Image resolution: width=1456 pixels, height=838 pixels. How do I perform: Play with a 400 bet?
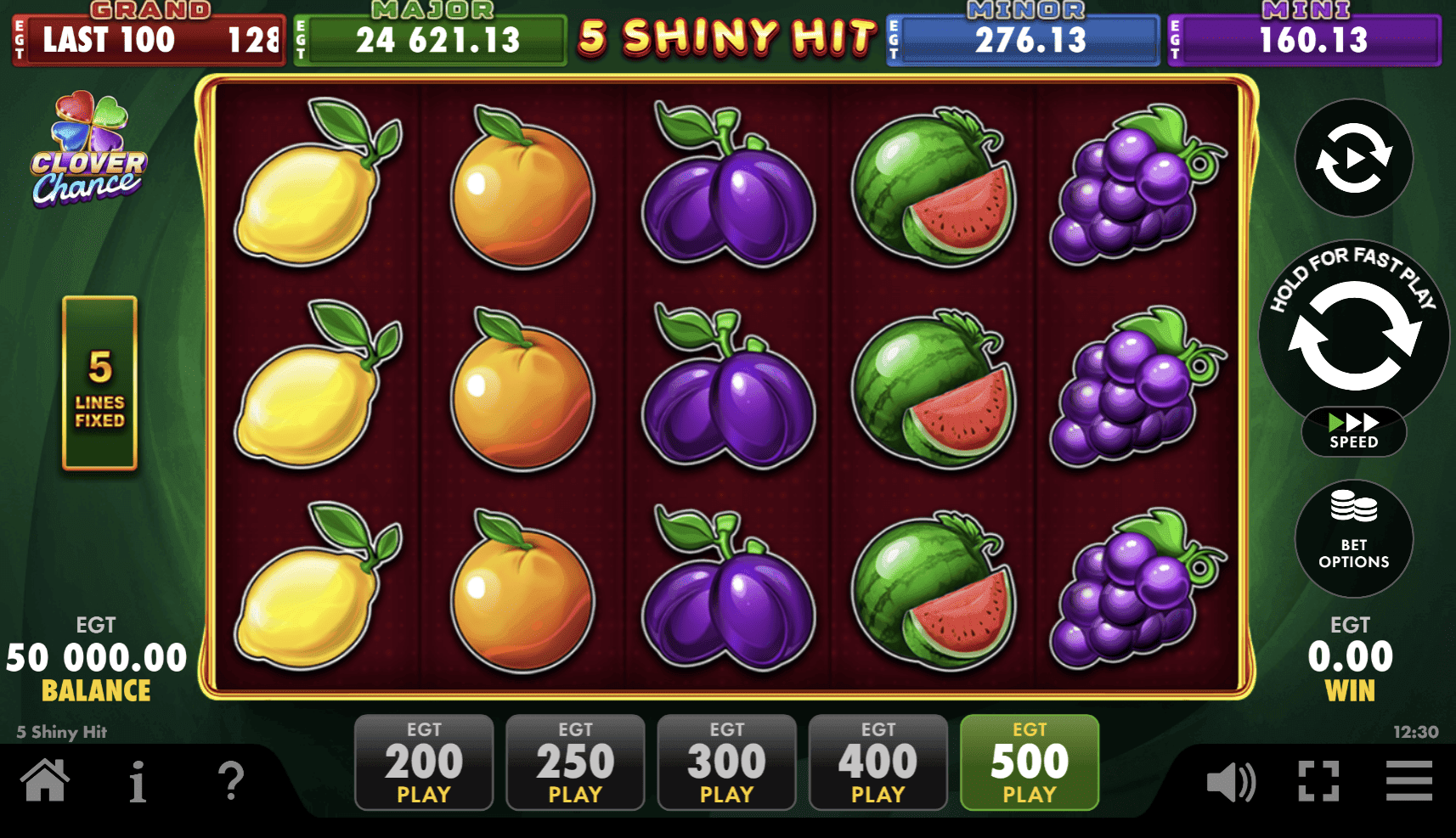(x=878, y=762)
